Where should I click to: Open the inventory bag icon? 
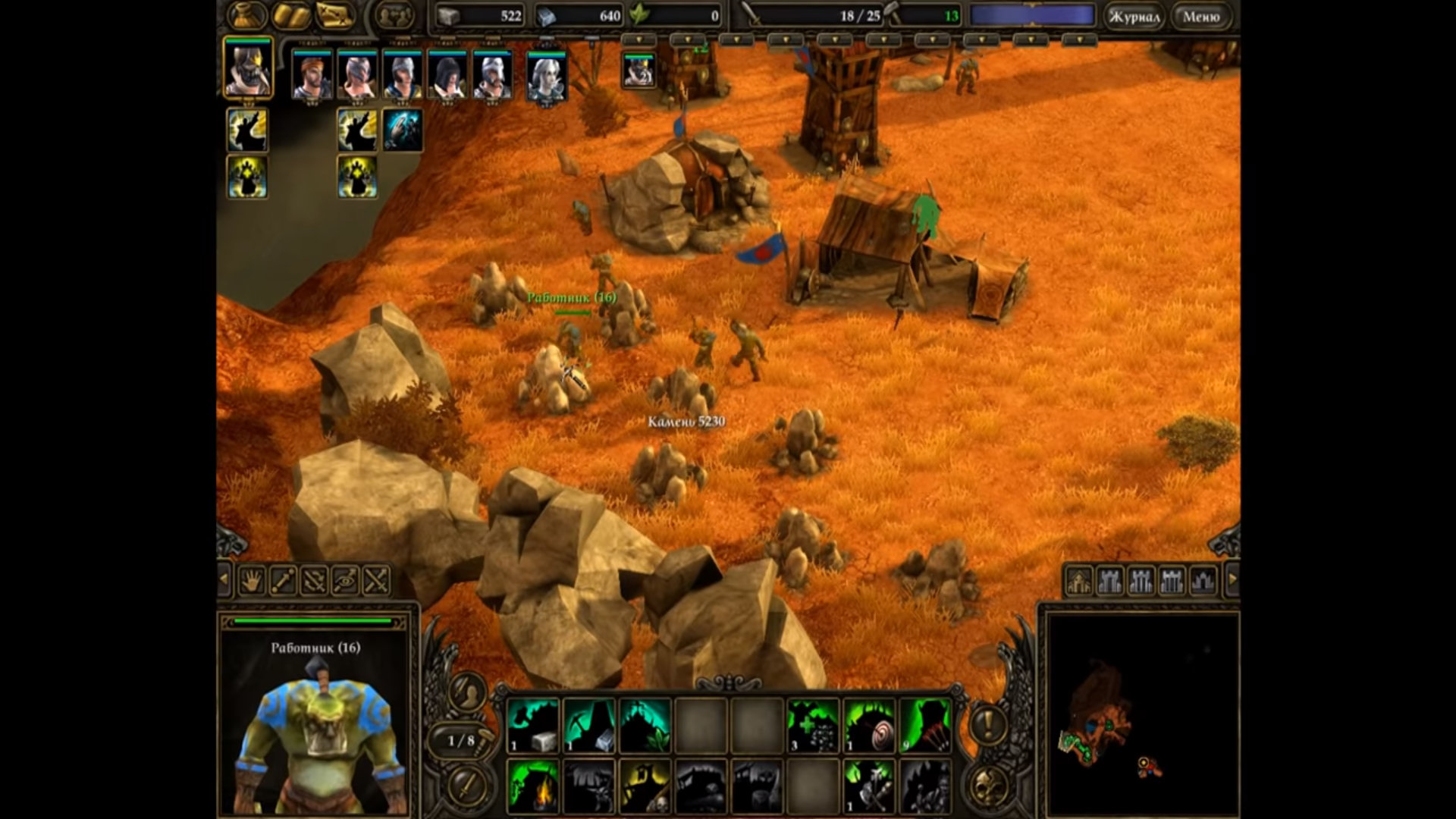tap(248, 15)
